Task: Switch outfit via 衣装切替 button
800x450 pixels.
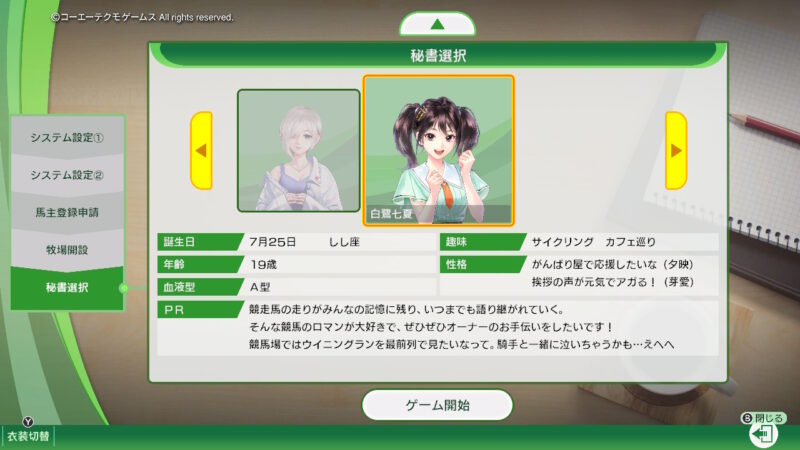Action: click(x=27, y=436)
